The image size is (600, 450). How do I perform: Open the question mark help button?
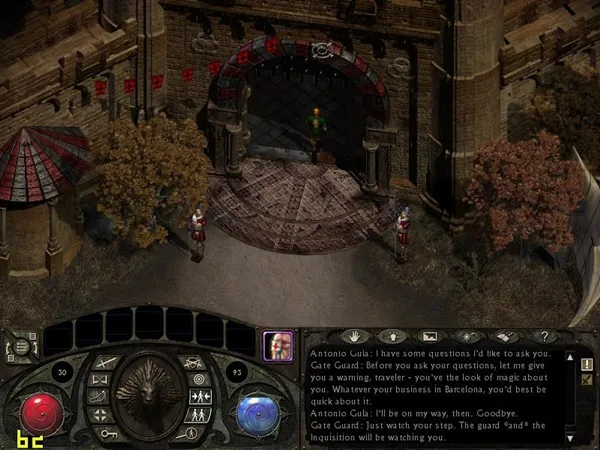[x=543, y=336]
